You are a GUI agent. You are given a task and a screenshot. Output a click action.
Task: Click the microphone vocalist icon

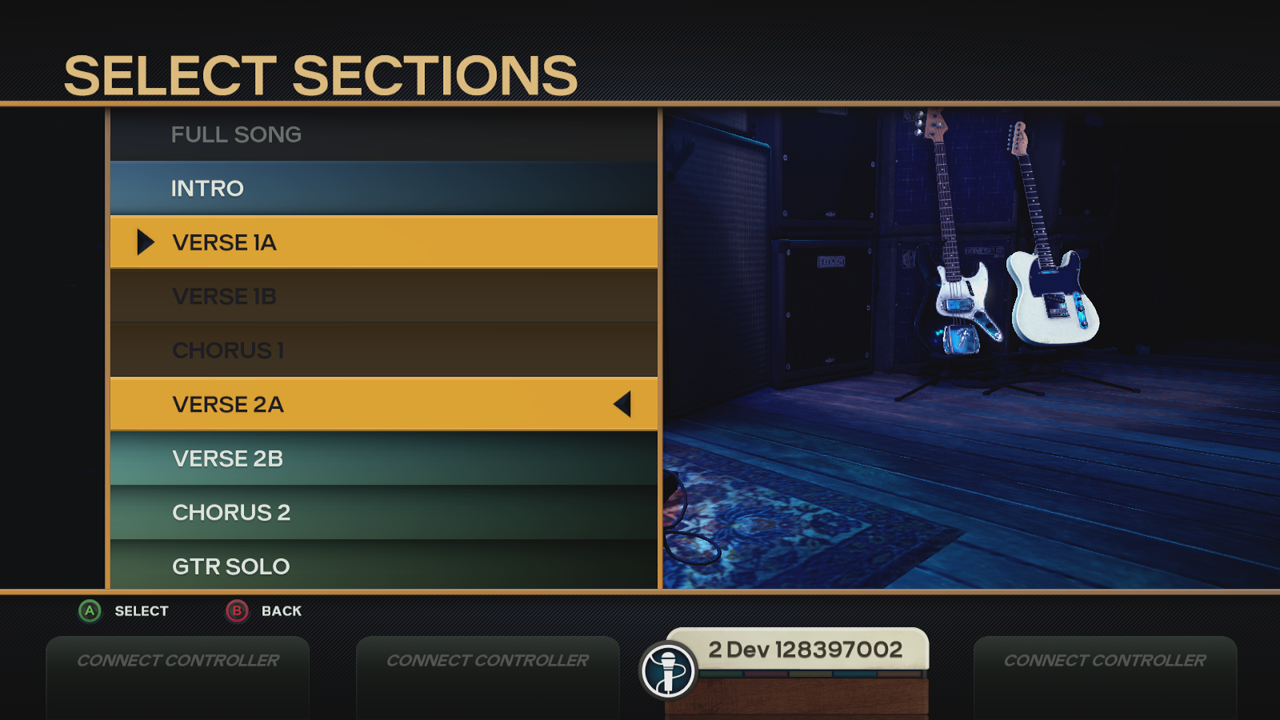coord(668,670)
